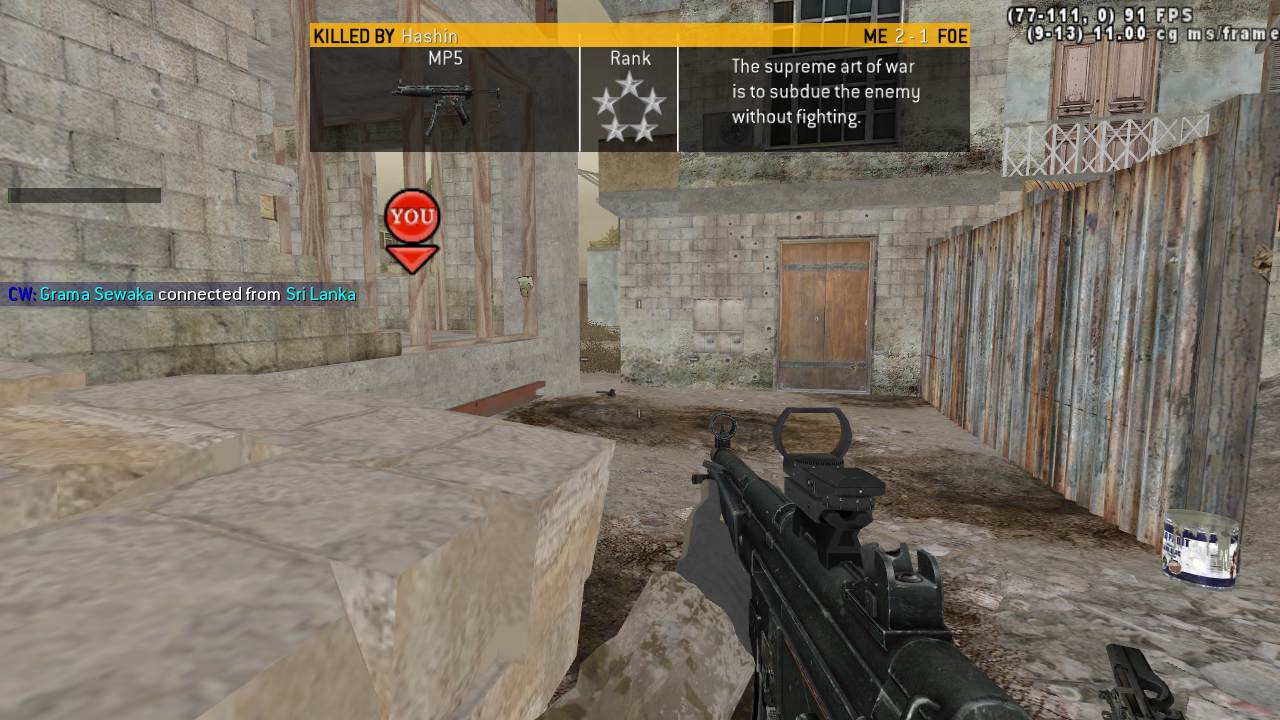
Task: Select the Grama Sewaka connected chat message
Action: point(182,294)
